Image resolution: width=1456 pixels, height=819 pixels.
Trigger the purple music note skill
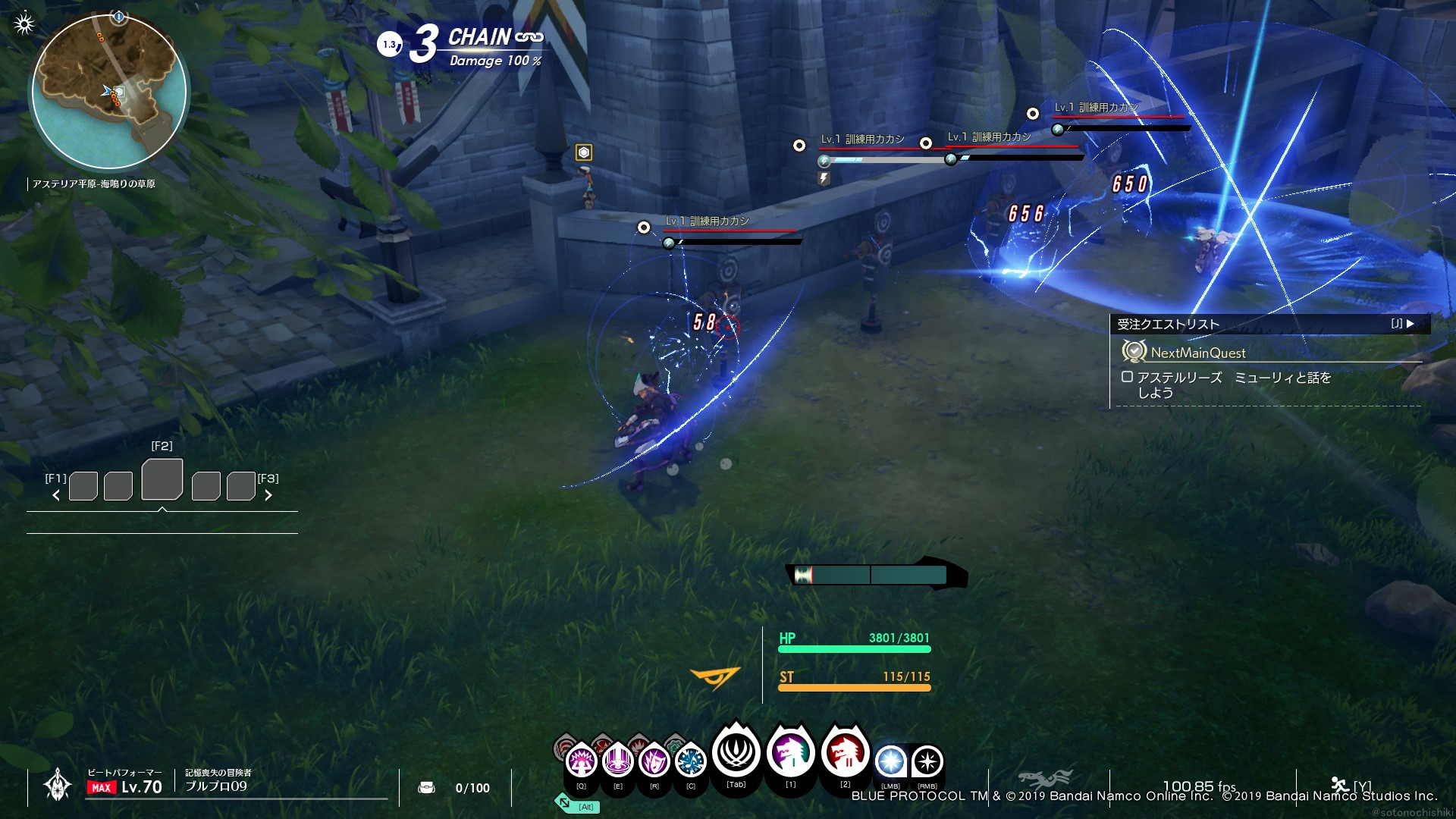click(x=654, y=760)
